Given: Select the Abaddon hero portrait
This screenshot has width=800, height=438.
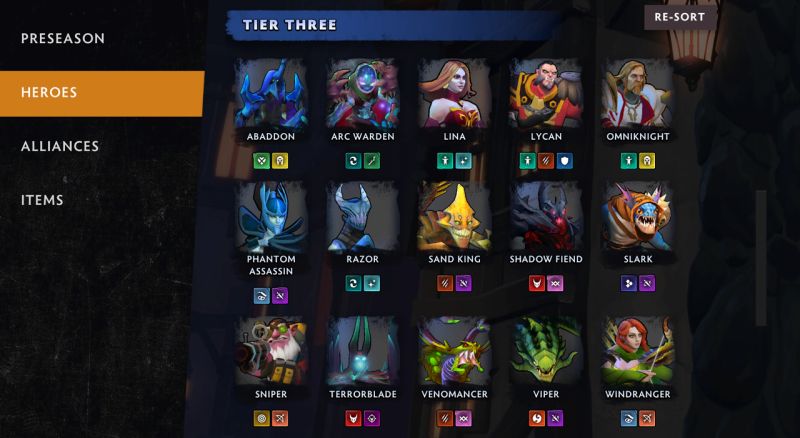Looking at the screenshot, I should coord(271,93).
